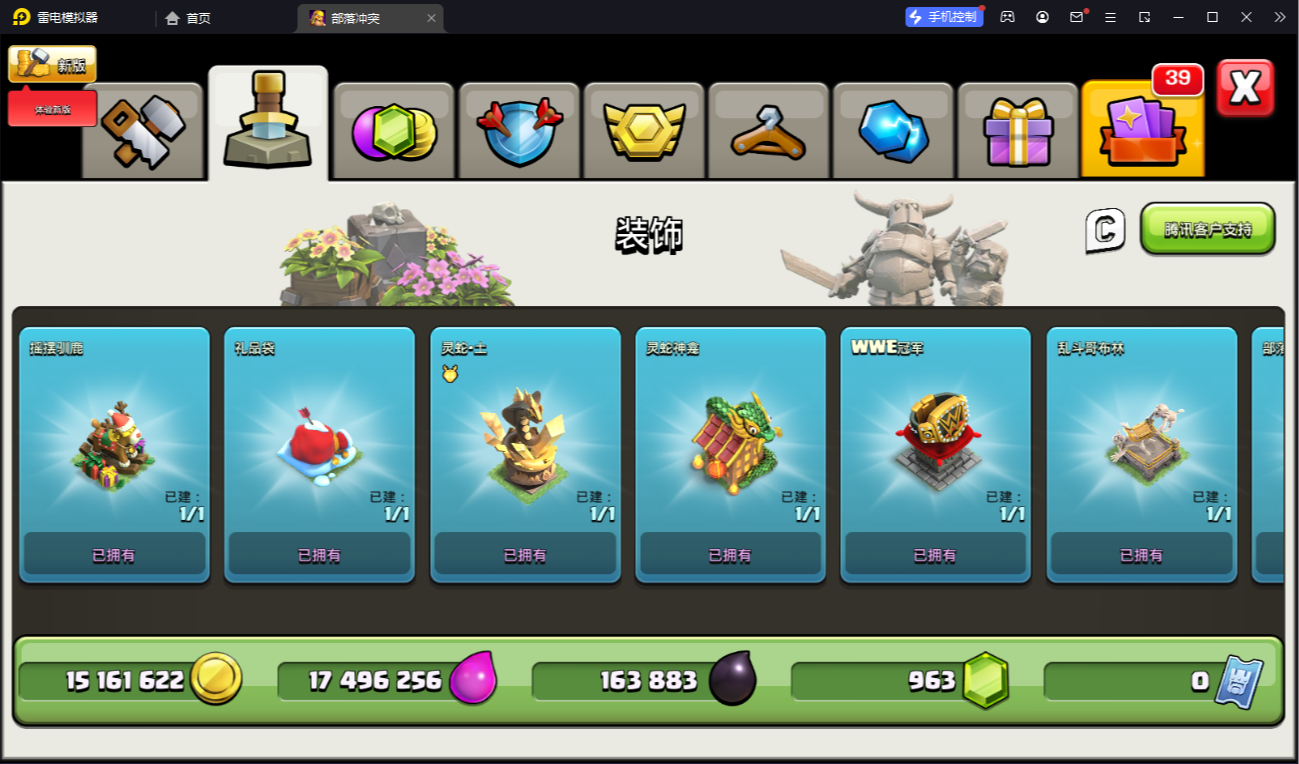
Task: Switch to the shield with arrows tab
Action: (x=519, y=131)
